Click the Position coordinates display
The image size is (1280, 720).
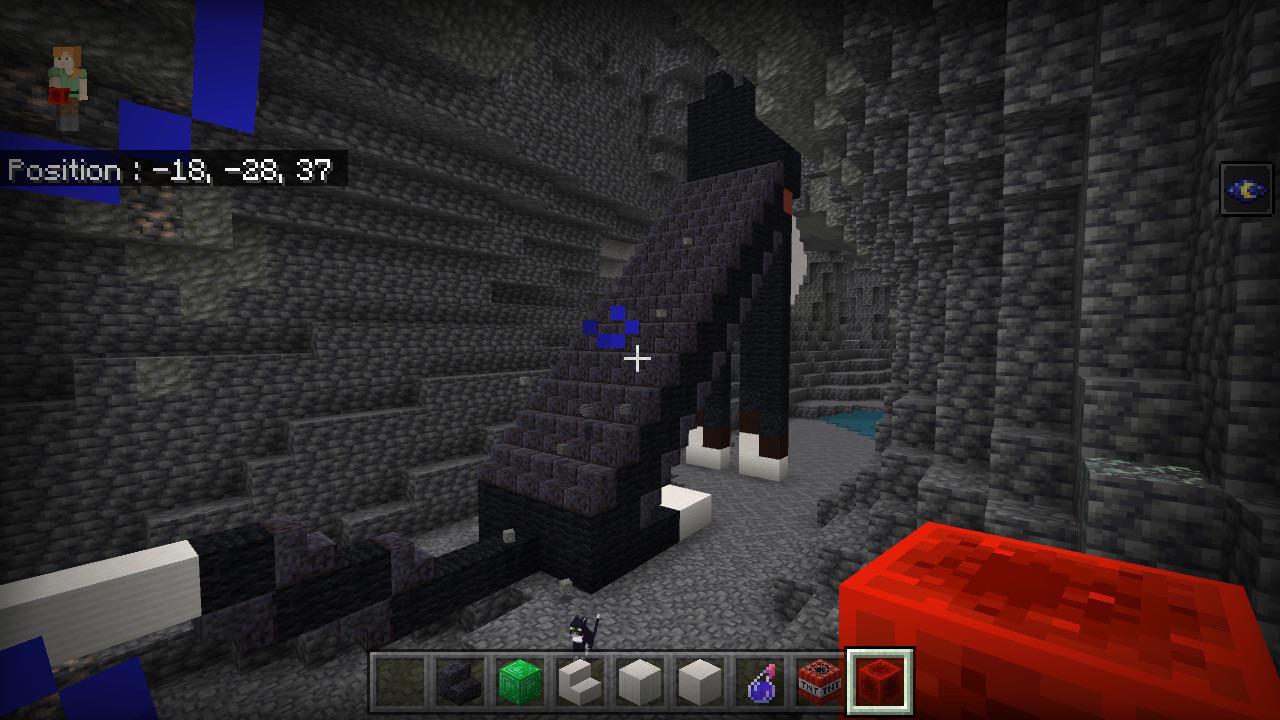point(170,171)
